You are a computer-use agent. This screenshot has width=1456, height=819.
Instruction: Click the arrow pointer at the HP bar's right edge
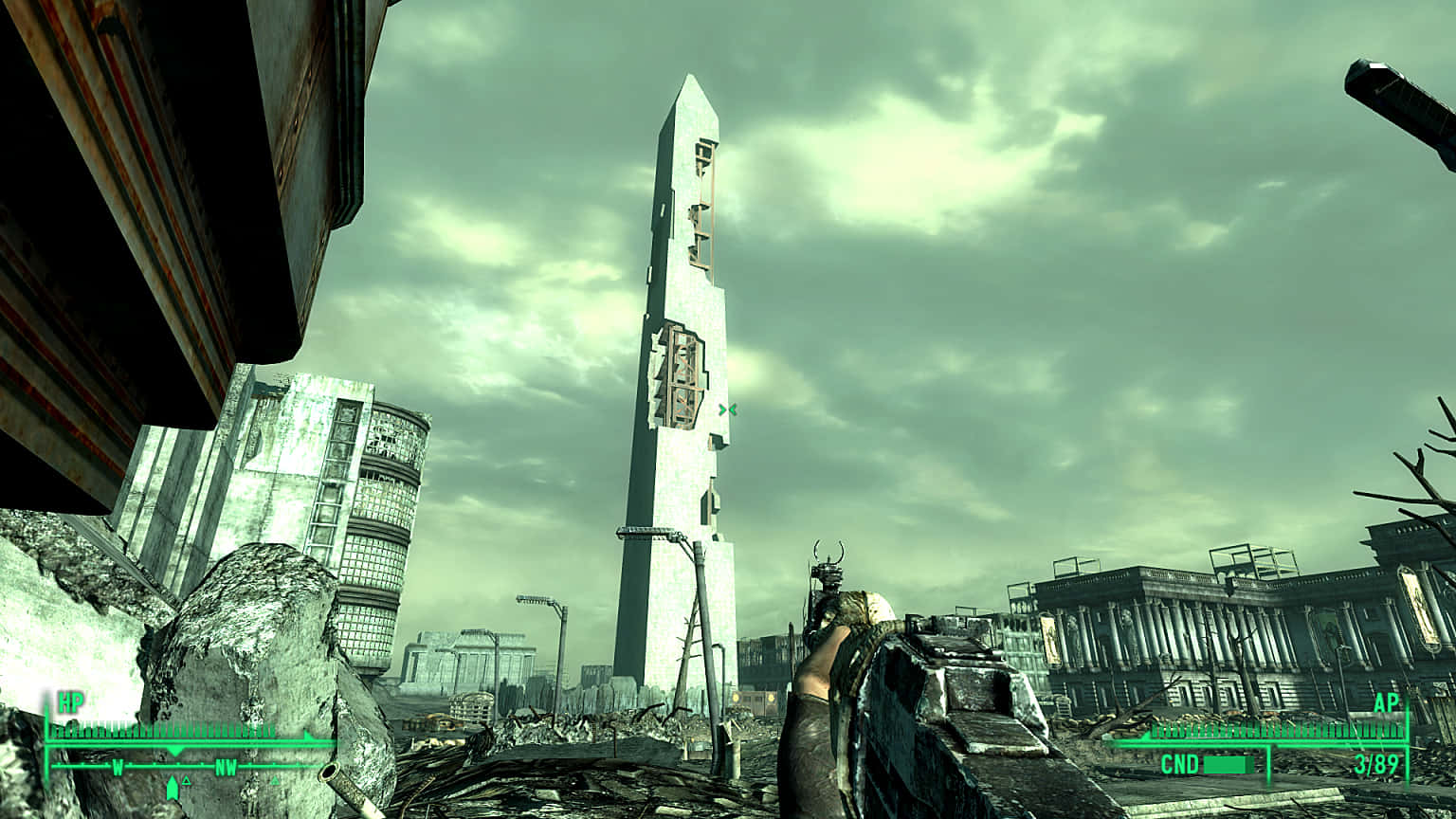(306, 736)
